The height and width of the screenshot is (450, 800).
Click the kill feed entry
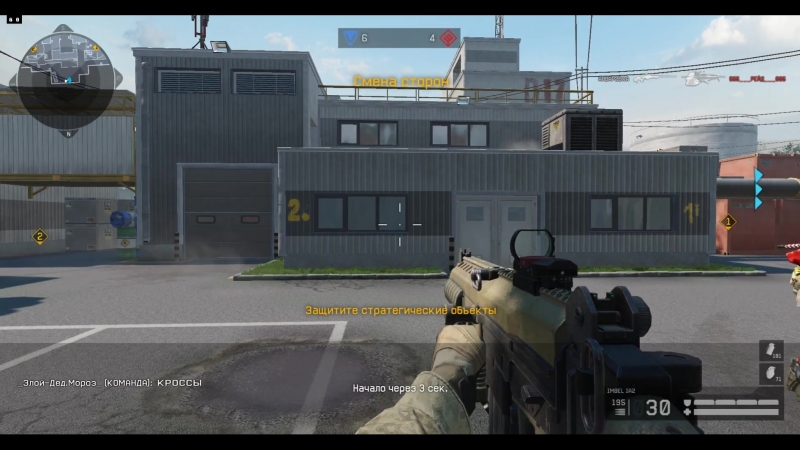[692, 77]
